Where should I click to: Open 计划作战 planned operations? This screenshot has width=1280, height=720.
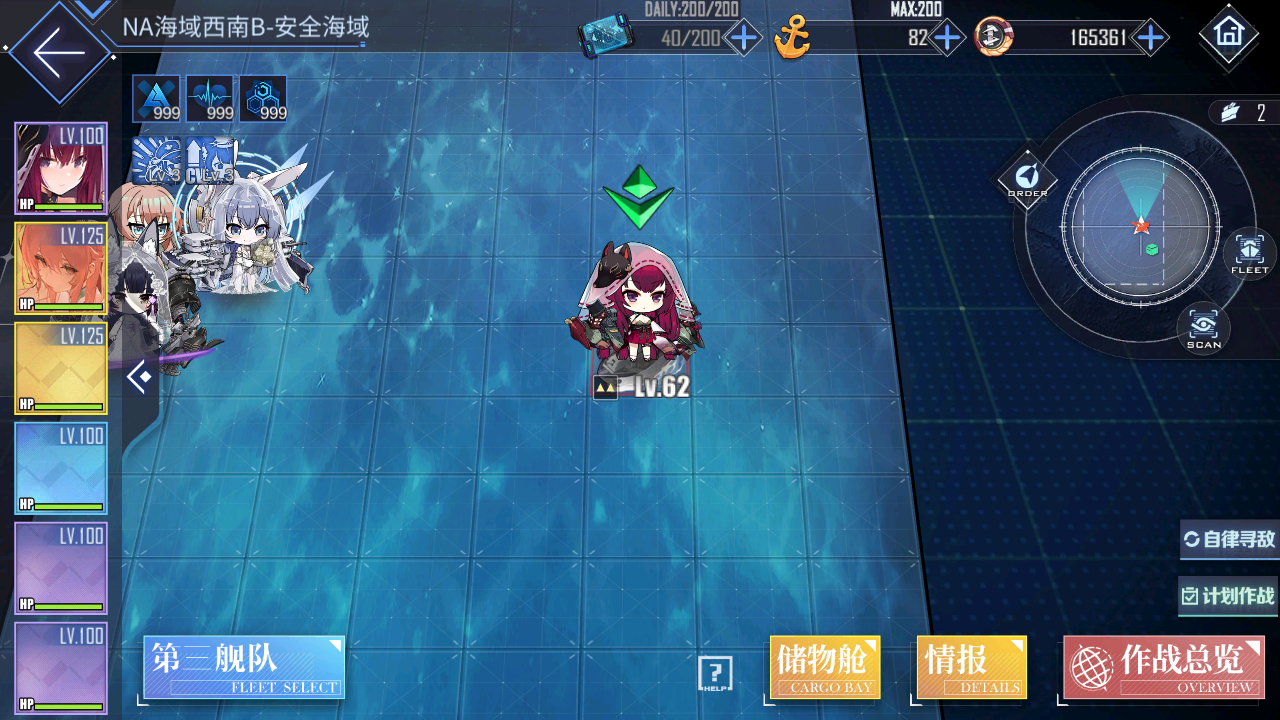pos(1230,597)
